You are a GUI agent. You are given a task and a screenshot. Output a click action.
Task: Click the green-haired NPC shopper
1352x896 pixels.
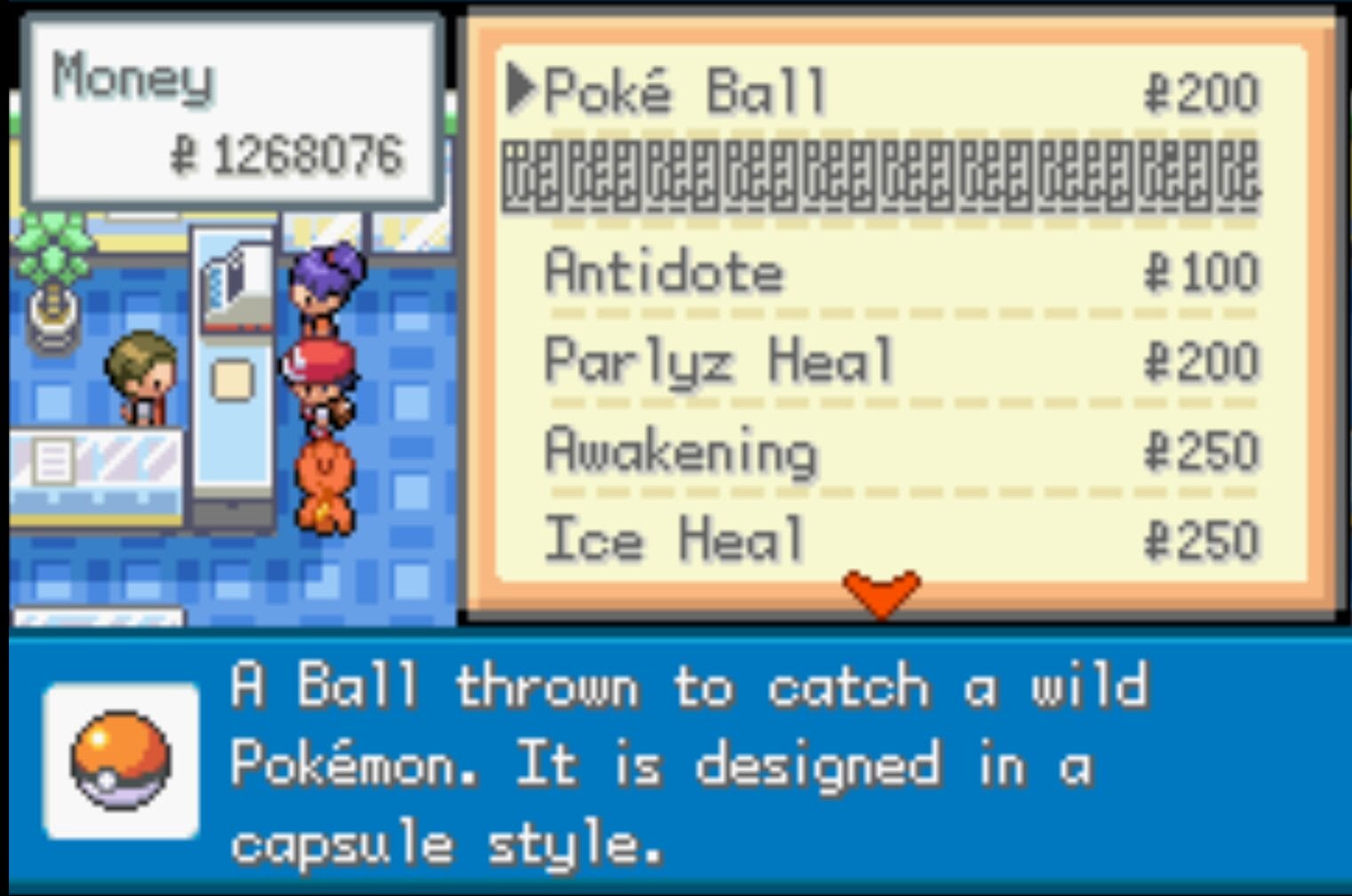pyautogui.click(x=142, y=373)
